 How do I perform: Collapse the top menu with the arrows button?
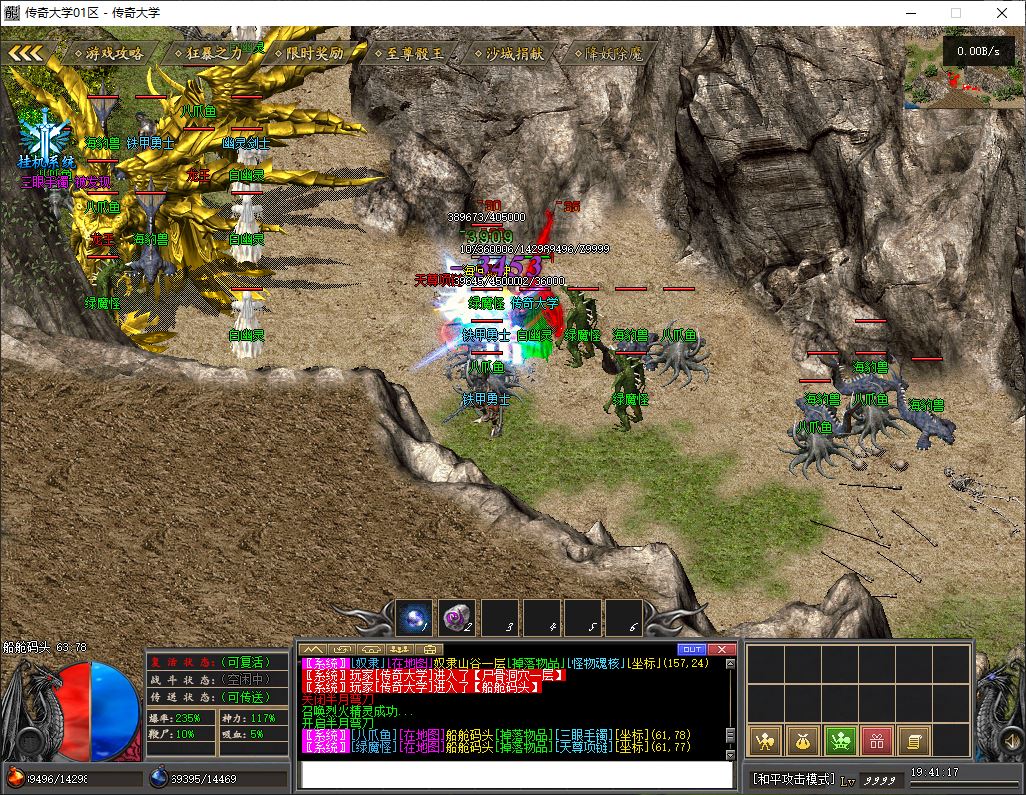pyautogui.click(x=27, y=53)
